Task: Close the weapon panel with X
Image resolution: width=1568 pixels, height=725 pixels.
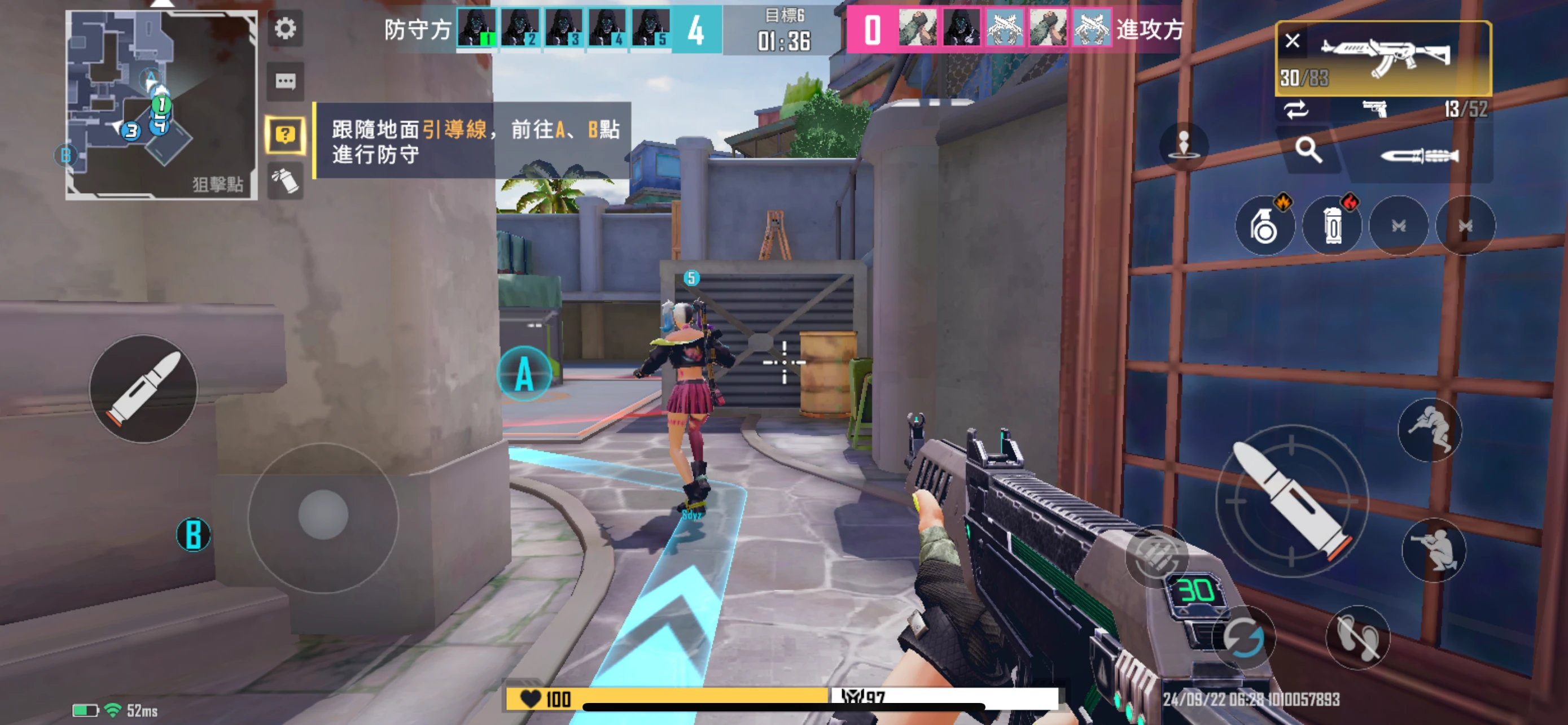Action: [1292, 41]
